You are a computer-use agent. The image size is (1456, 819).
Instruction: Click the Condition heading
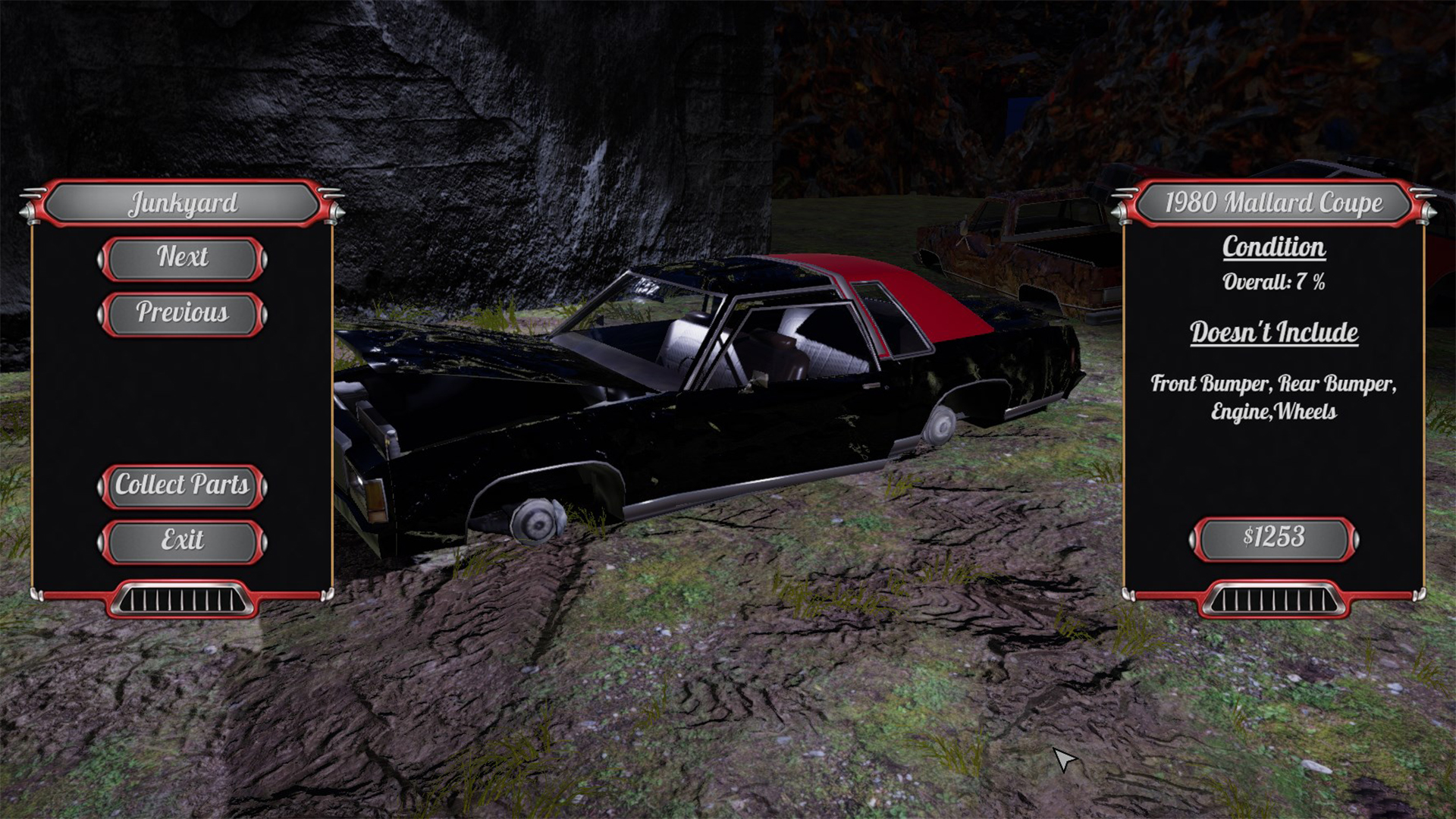[x=1274, y=248]
